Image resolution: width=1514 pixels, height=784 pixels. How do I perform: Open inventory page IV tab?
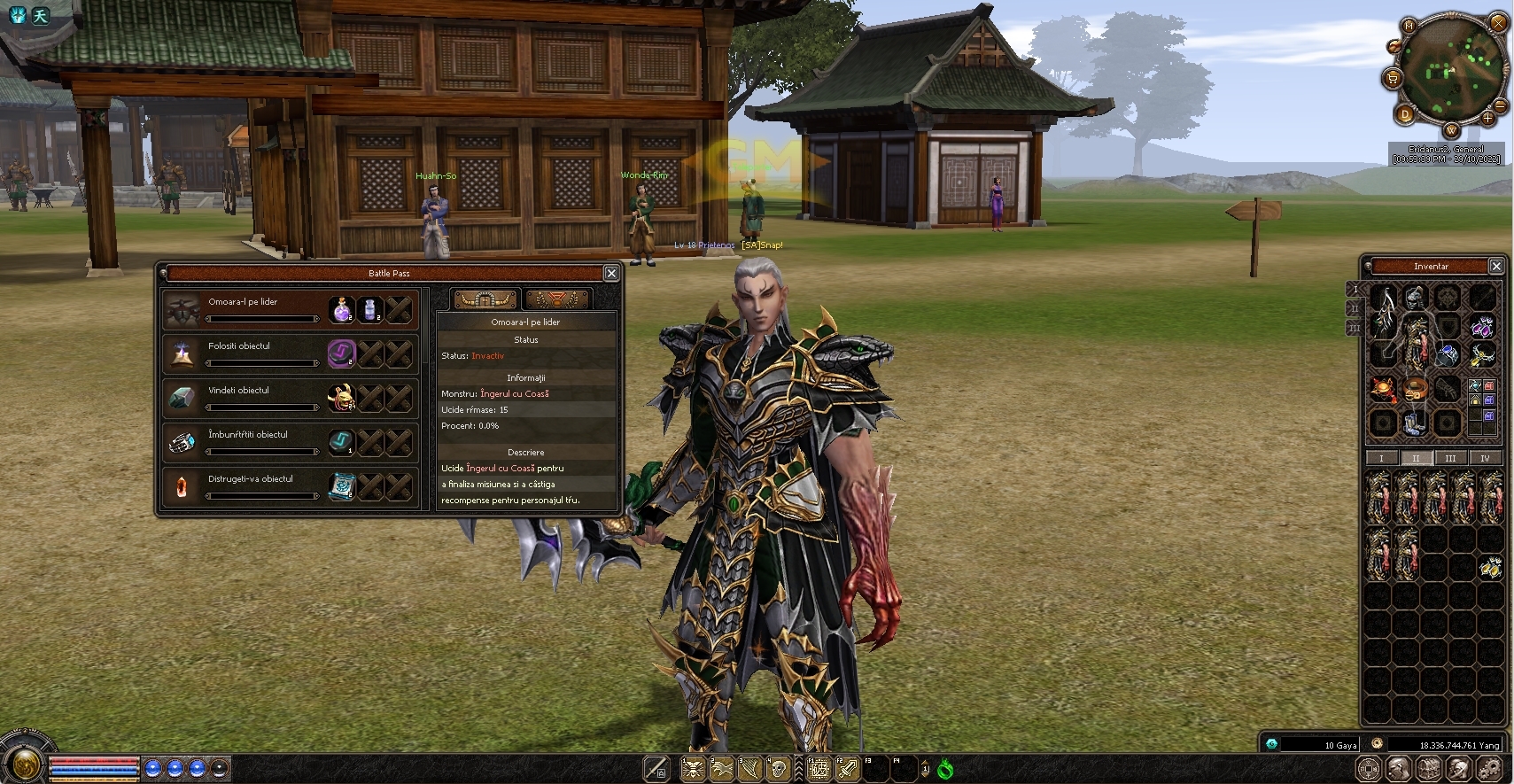[1486, 458]
